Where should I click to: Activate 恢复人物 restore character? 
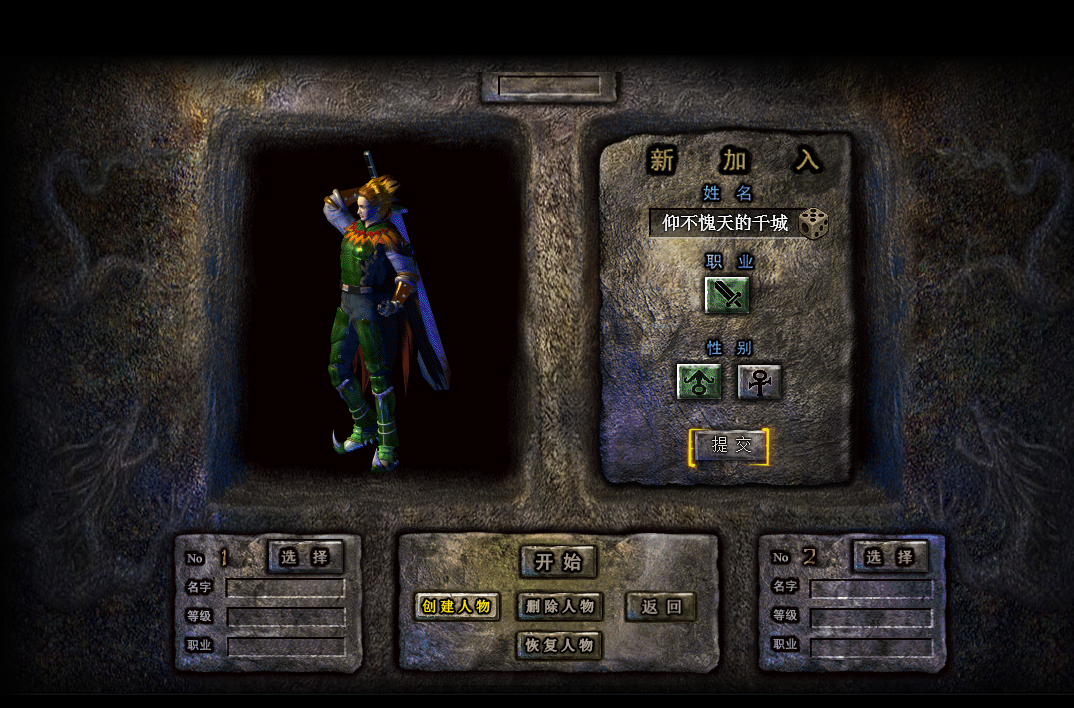[560, 645]
